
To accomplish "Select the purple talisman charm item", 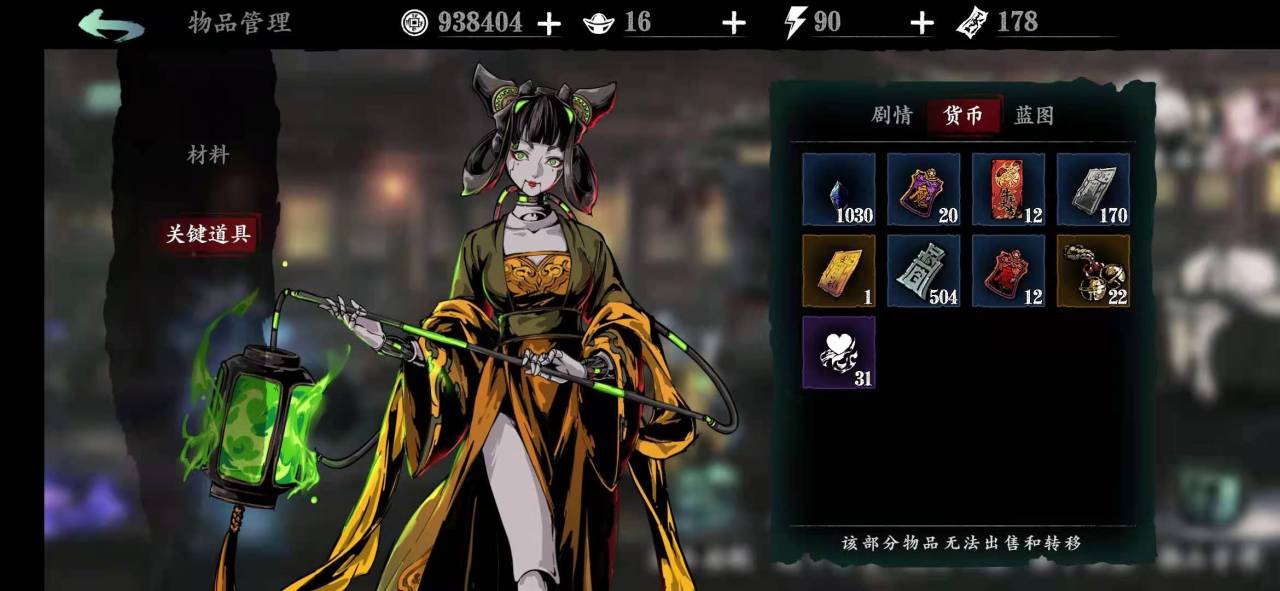I will [x=923, y=189].
